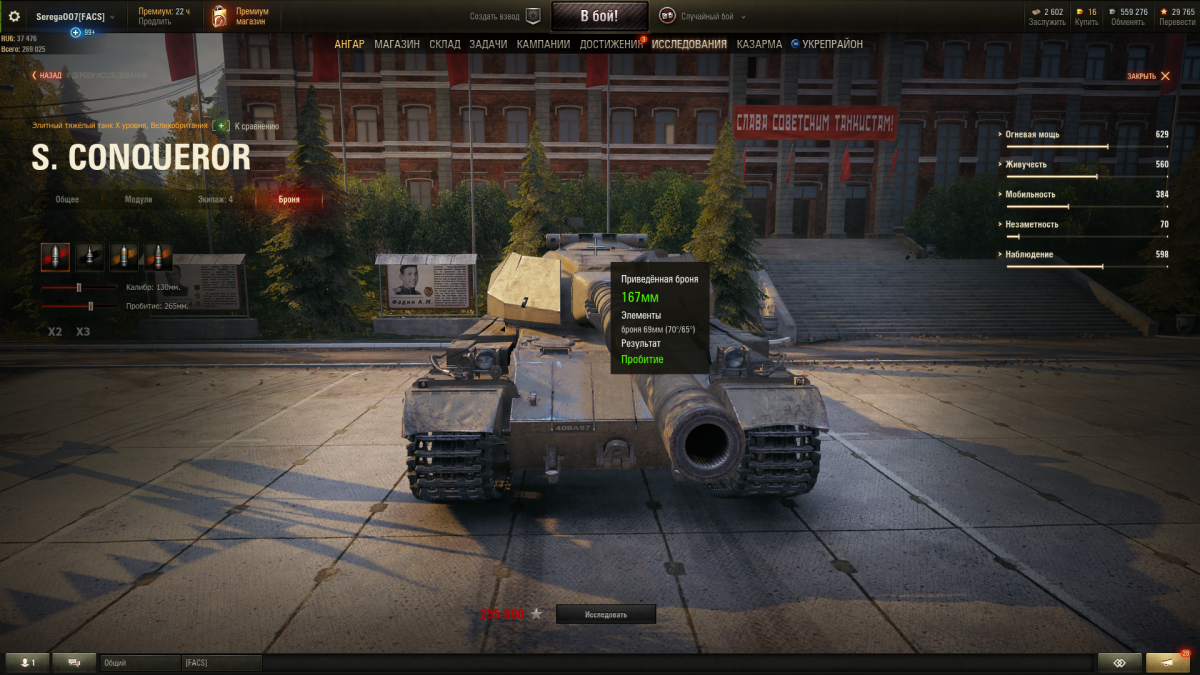Screen dimensions: 1200x675
Task: Go to the АНГАР hangar menu
Action: pyautogui.click(x=349, y=44)
